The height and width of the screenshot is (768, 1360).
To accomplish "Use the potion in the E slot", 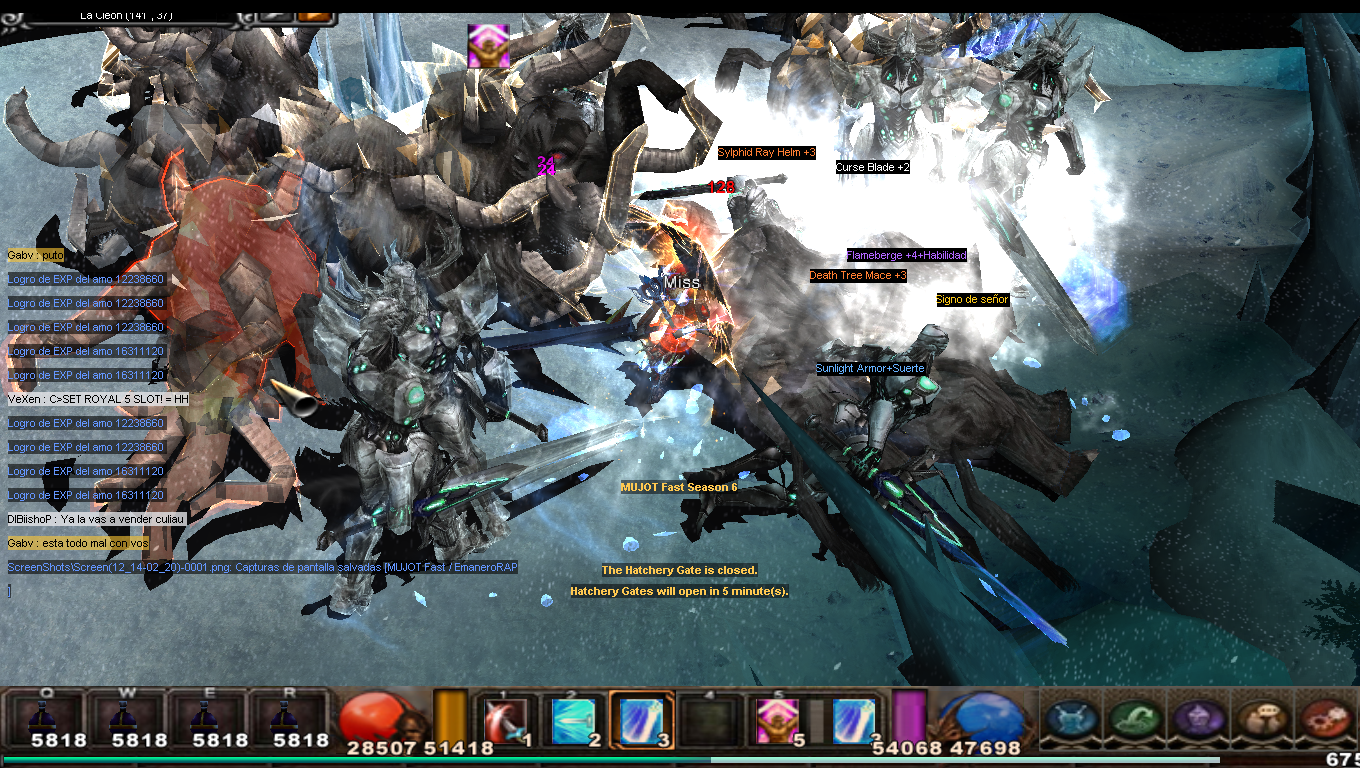I will pos(203,716).
